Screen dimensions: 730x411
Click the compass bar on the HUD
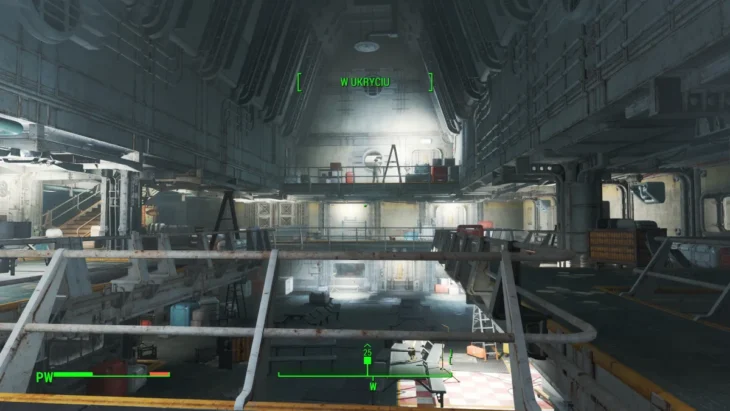(x=365, y=376)
